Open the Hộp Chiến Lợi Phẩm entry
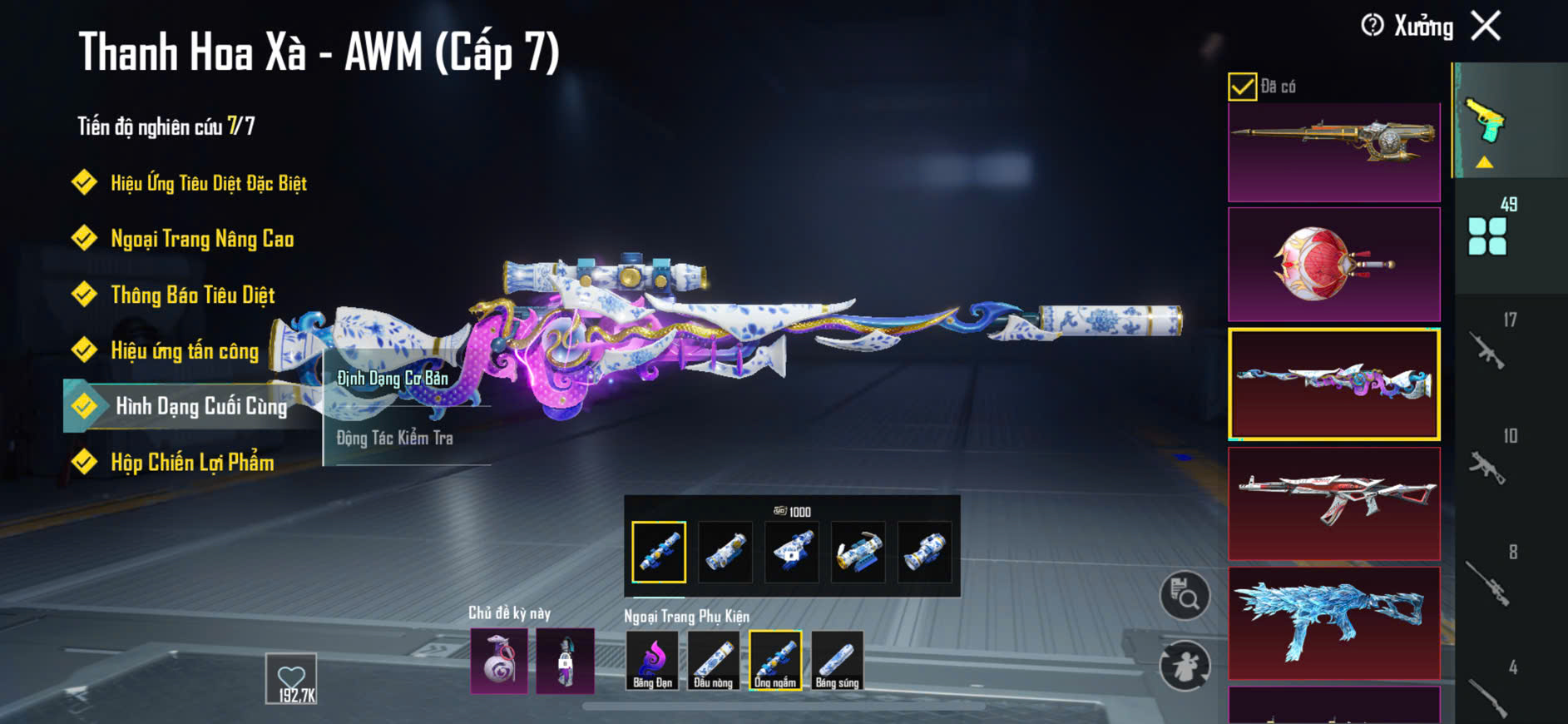 tap(191, 463)
